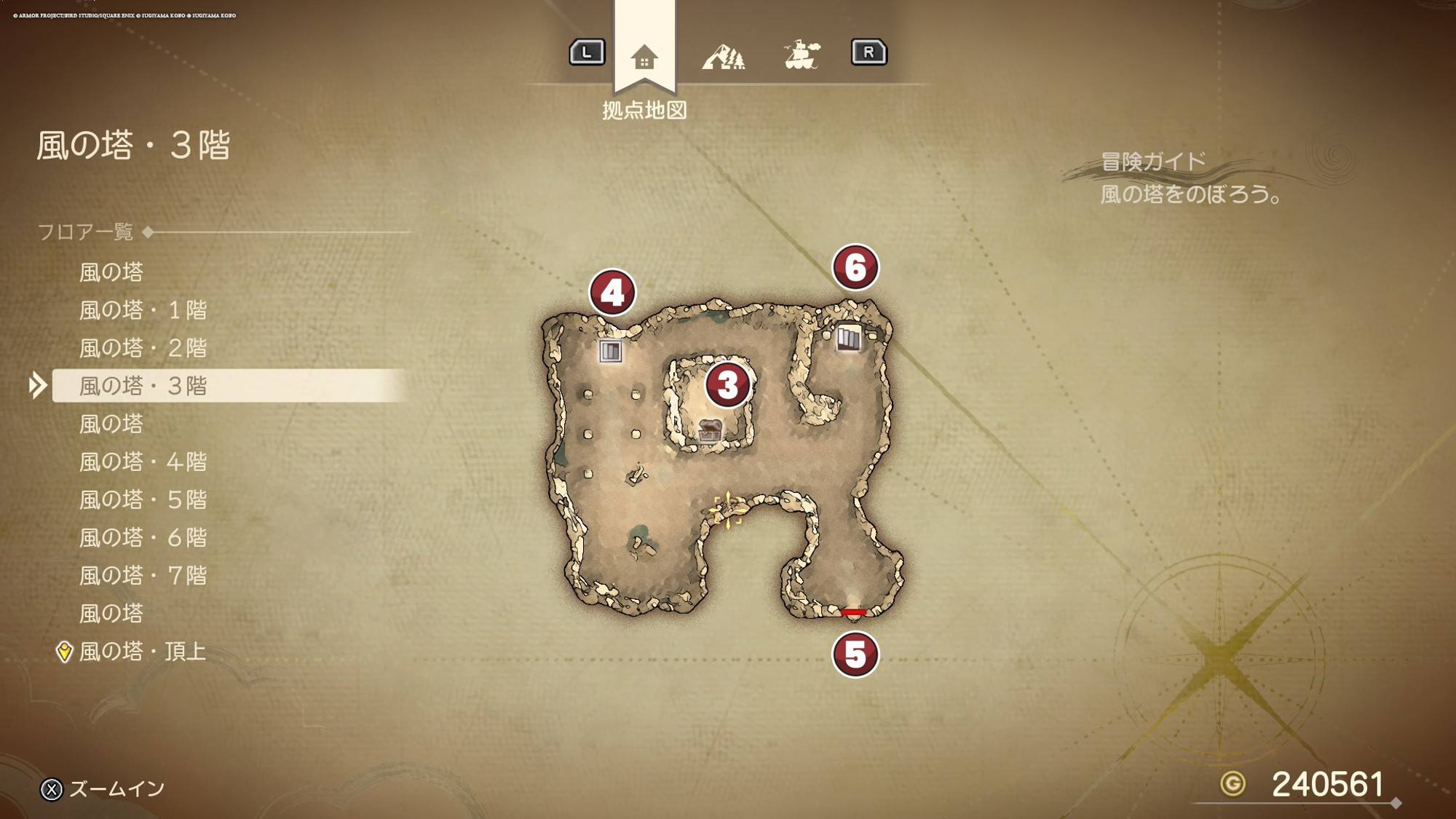Choose map marker number 5

(x=855, y=654)
